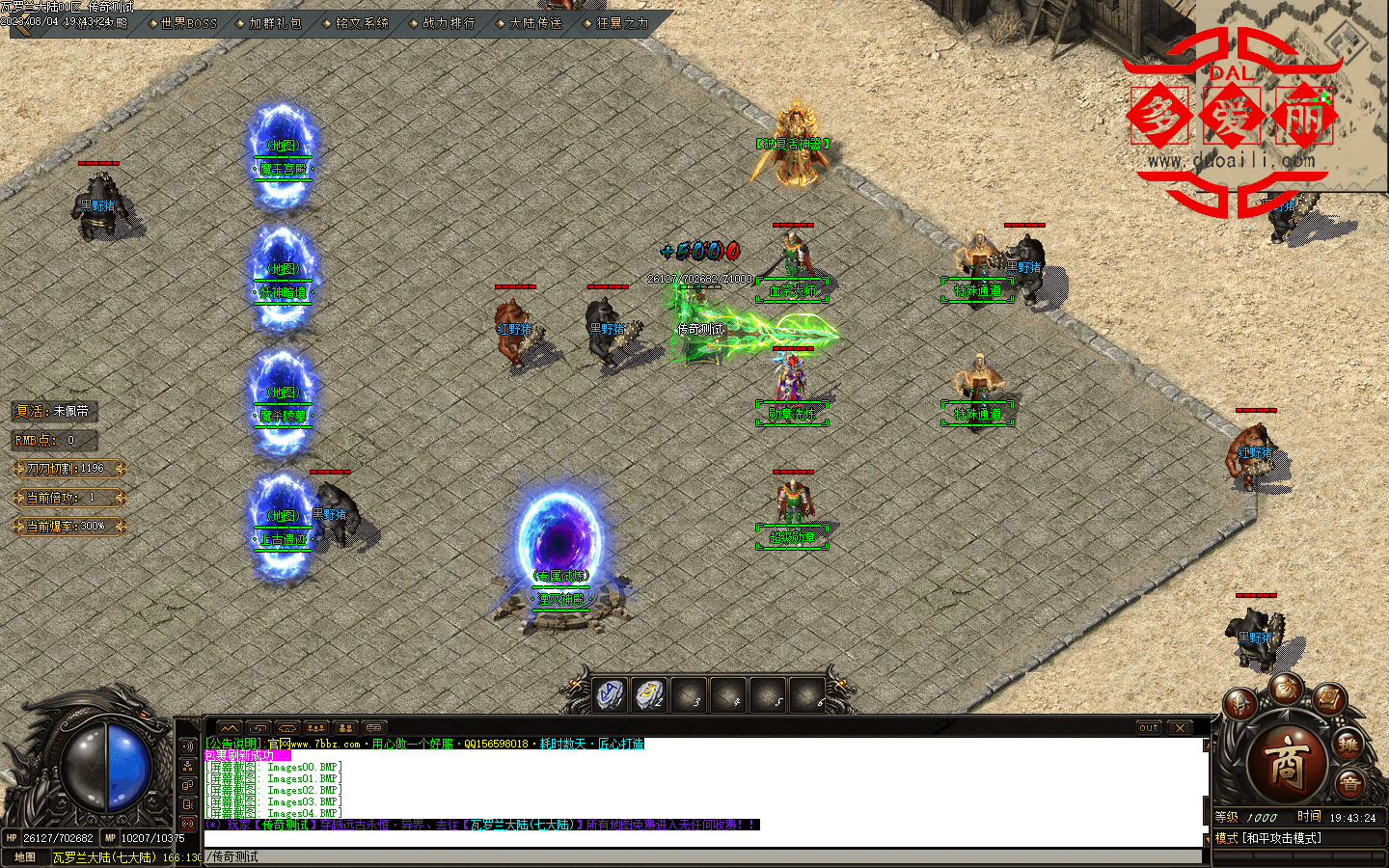The image size is (1389, 868).
Task: Click the chat panel's out button
Action: (x=1148, y=728)
